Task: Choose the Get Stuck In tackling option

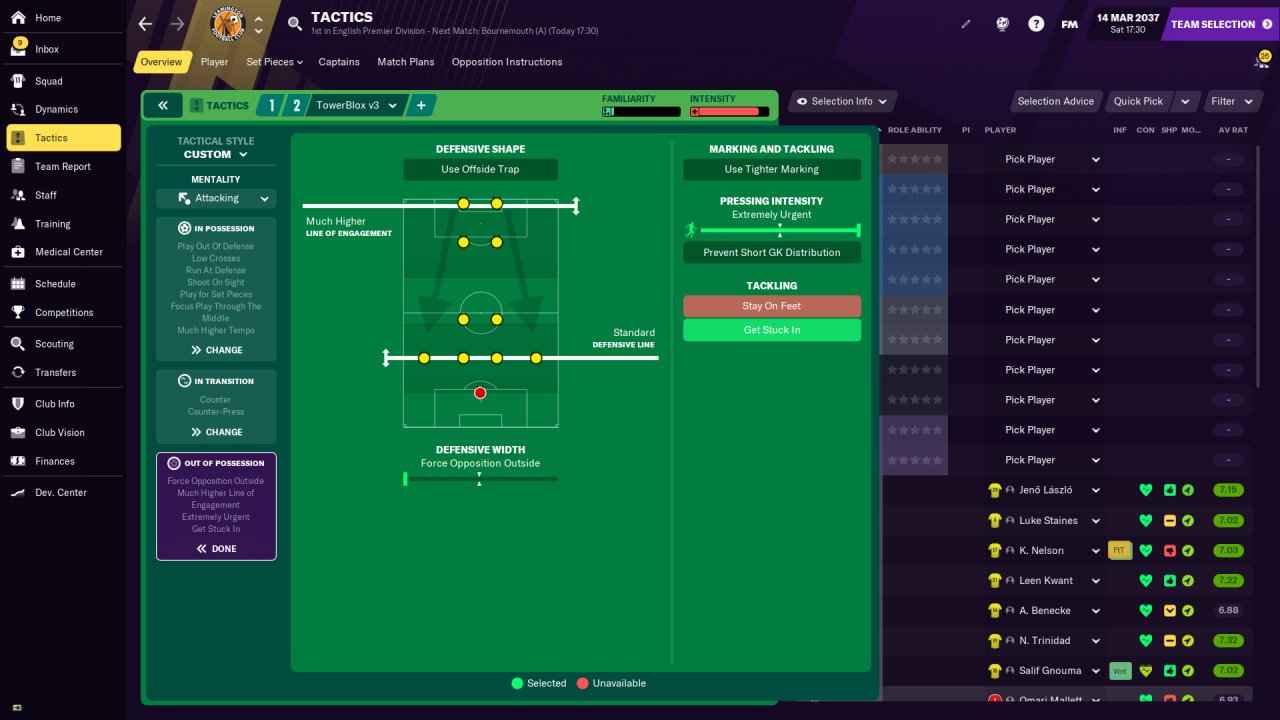Action: [x=771, y=330]
